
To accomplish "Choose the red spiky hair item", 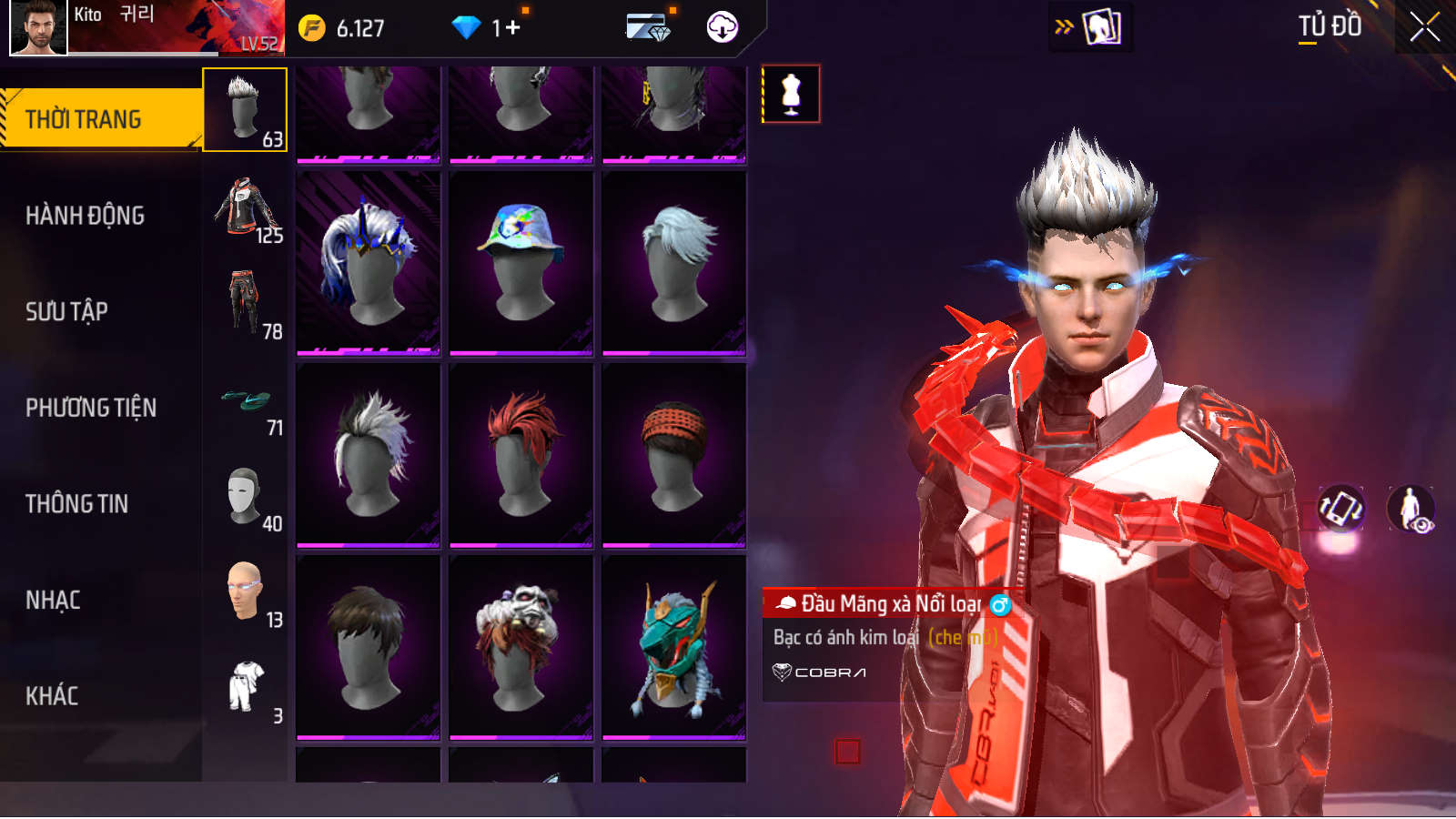I will pyautogui.click(x=521, y=455).
